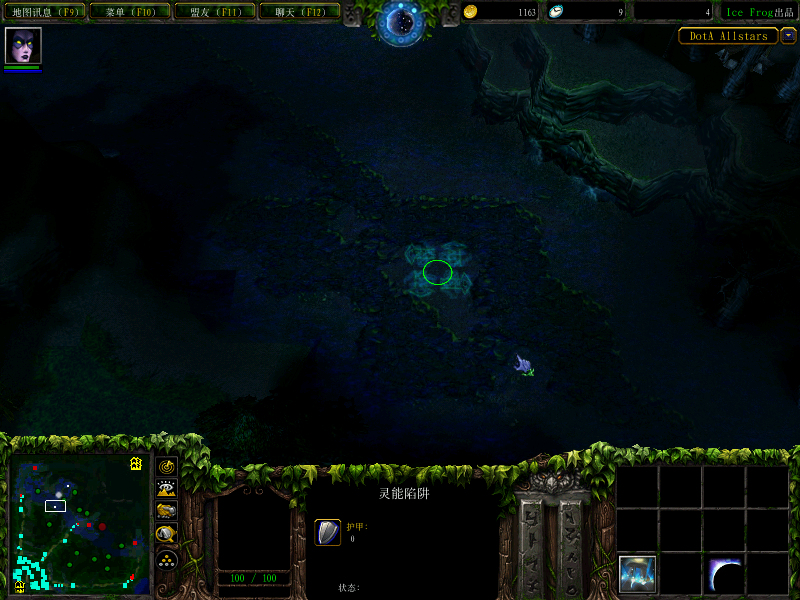
Task: Activate the minimap signal ping button
Action: (x=167, y=467)
